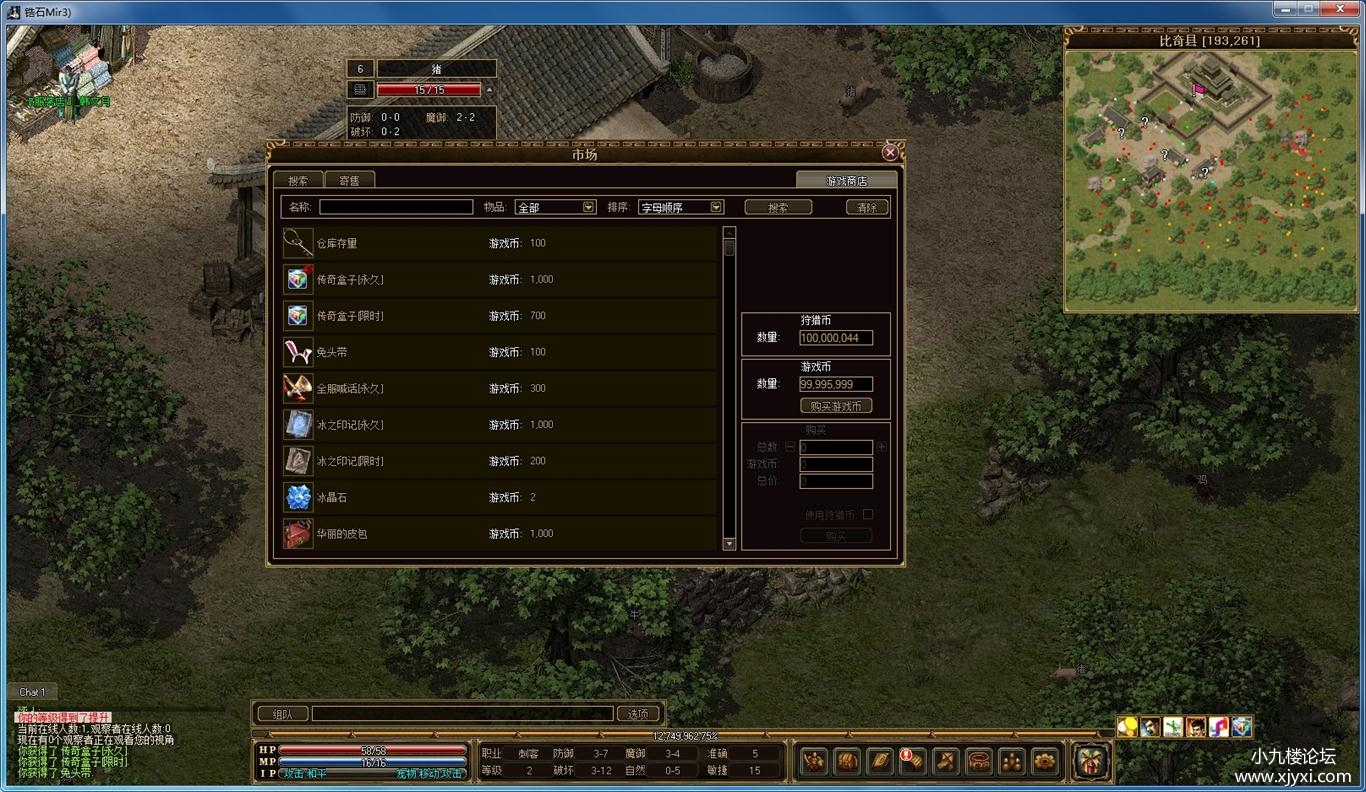Viewport: 1366px width, 792px height.
Task: Click the 选项 chat options button
Action: point(638,714)
